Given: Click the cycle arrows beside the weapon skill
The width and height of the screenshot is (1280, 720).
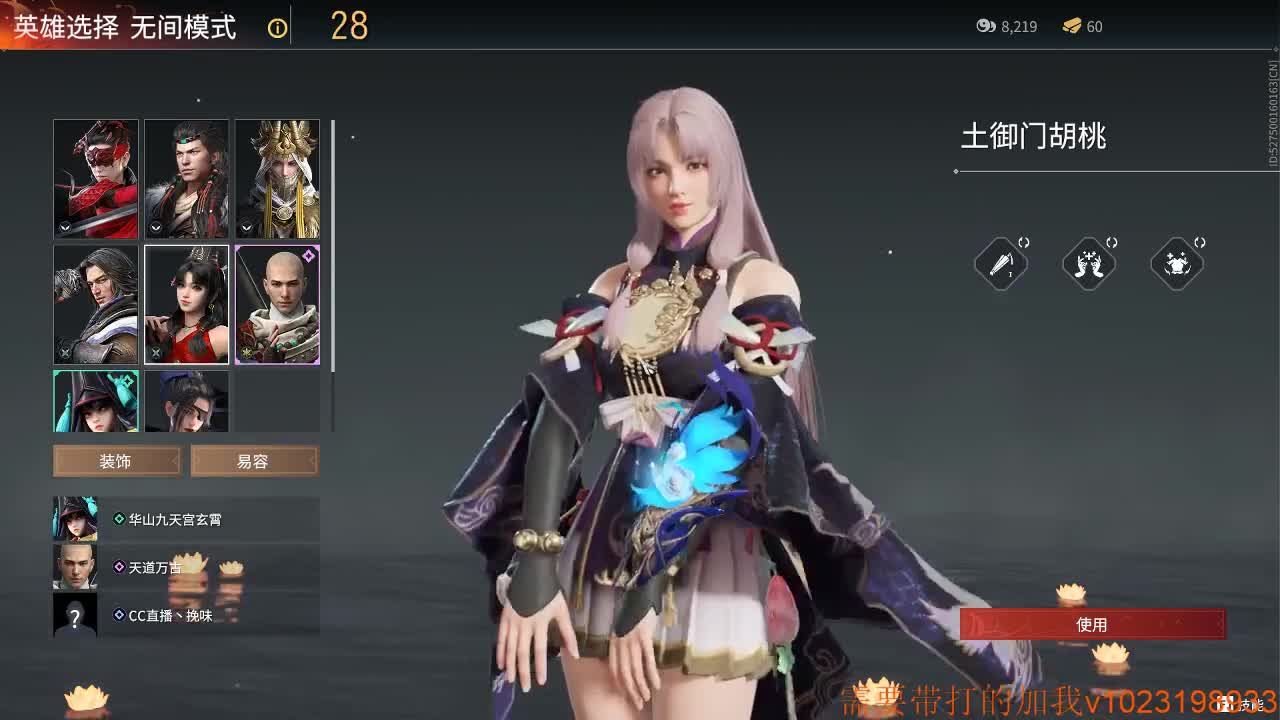Looking at the screenshot, I should click(1024, 241).
